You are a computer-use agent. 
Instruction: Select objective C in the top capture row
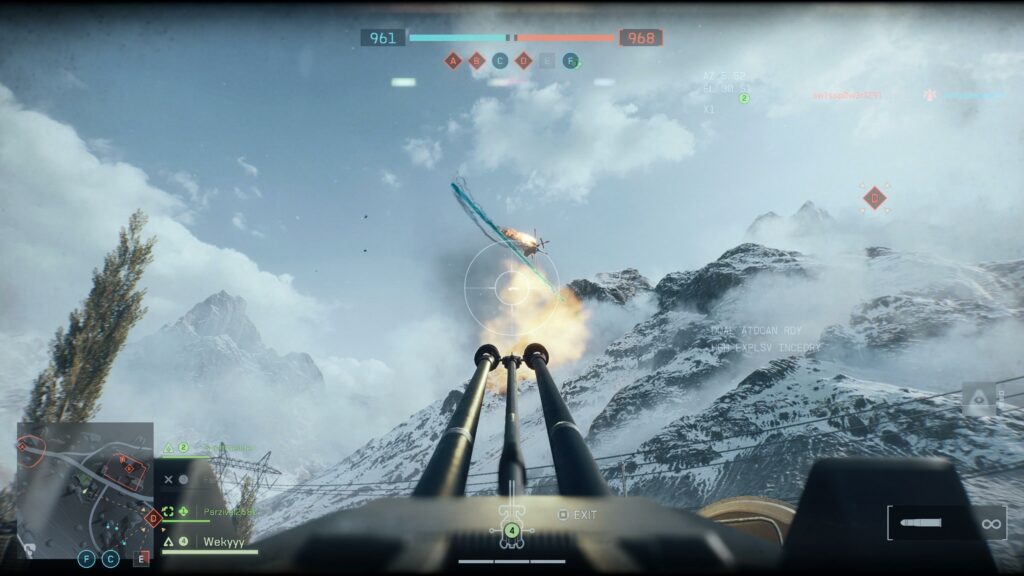pos(500,61)
